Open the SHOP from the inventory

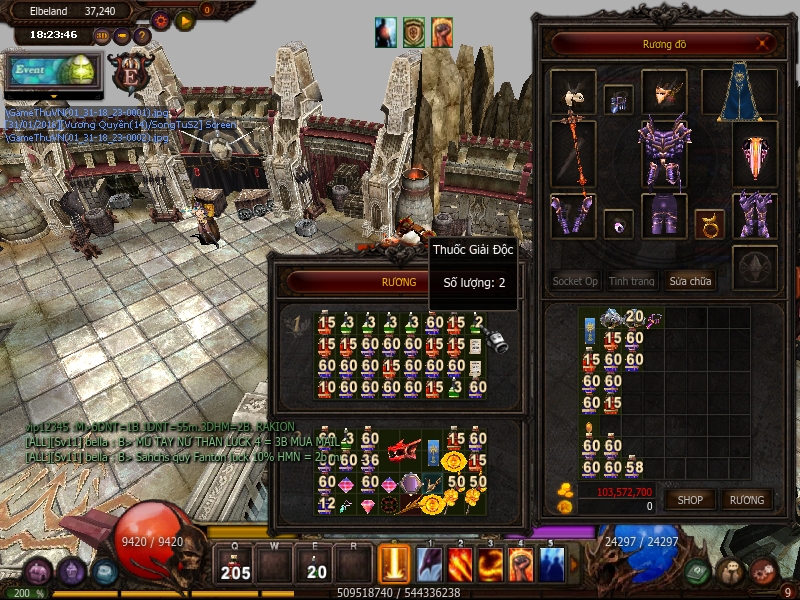[690, 499]
